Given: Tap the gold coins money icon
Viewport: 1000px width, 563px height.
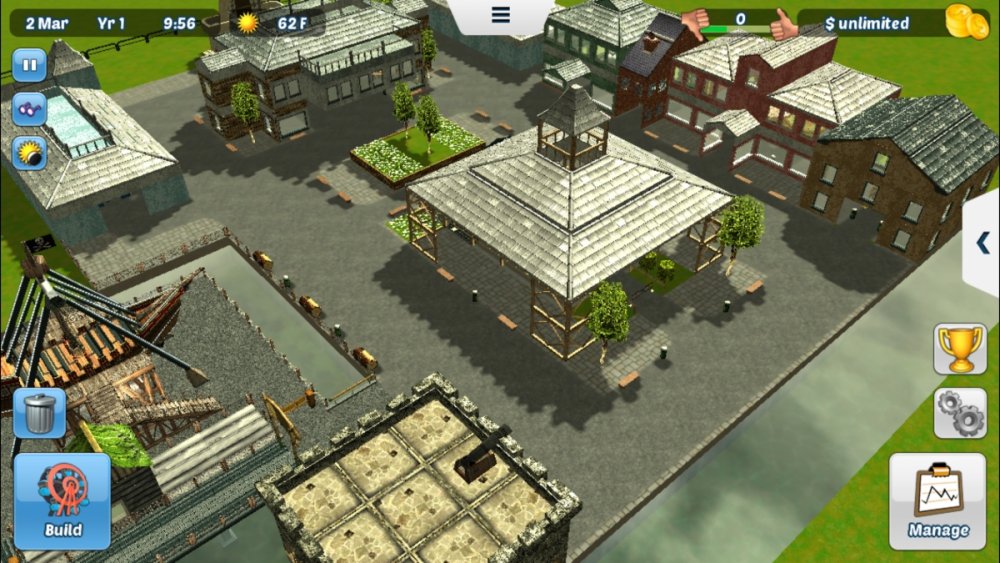Looking at the screenshot, I should 966,22.
